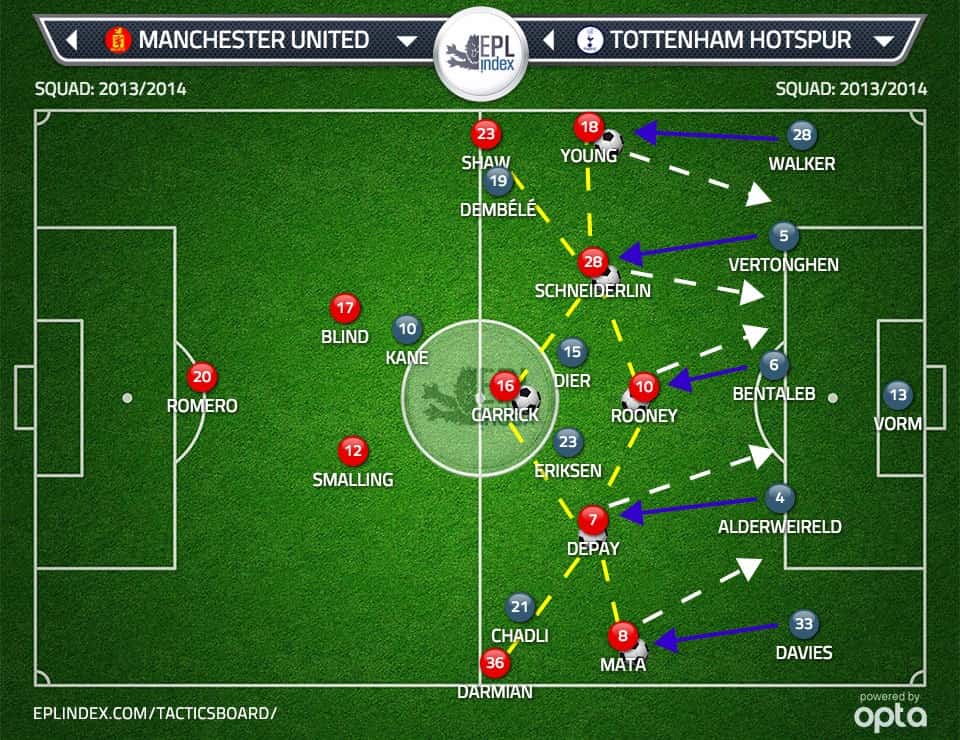
Task: Open the Manchester United team dropdown arrow
Action: click(x=406, y=41)
